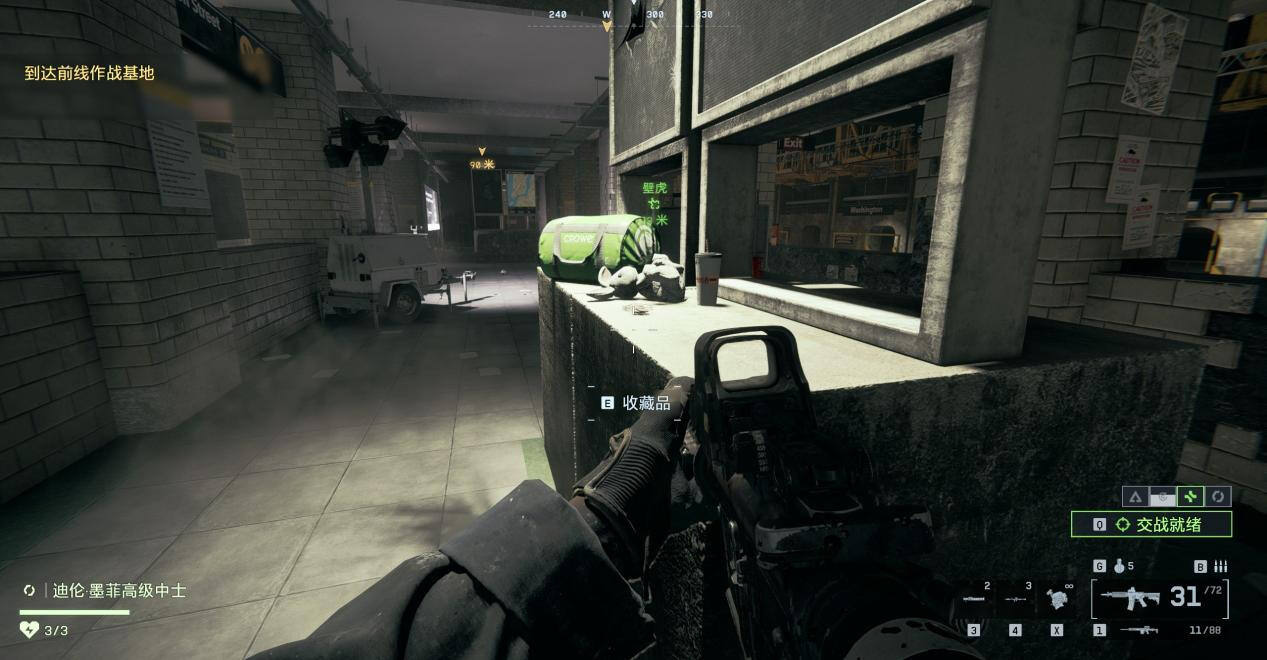Toggle the fire mode bullets icon
The image size is (1267, 660).
(x=1220, y=566)
